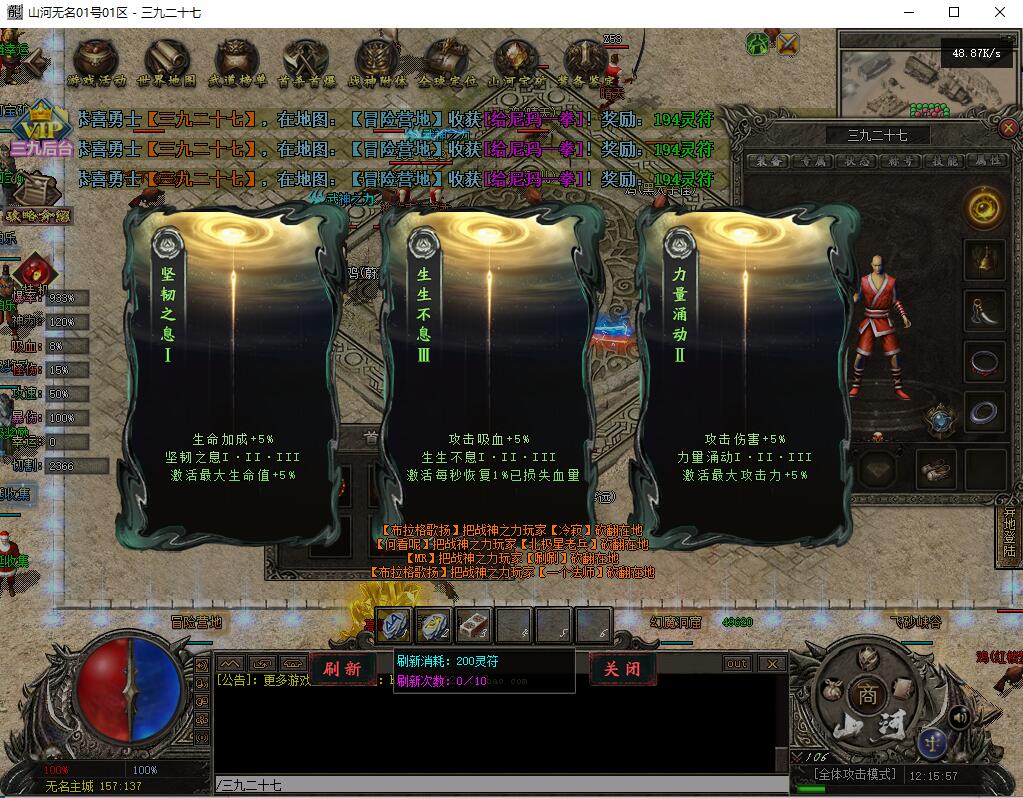Maximize the game window
Viewport: 1023px width, 798px height.
954,12
